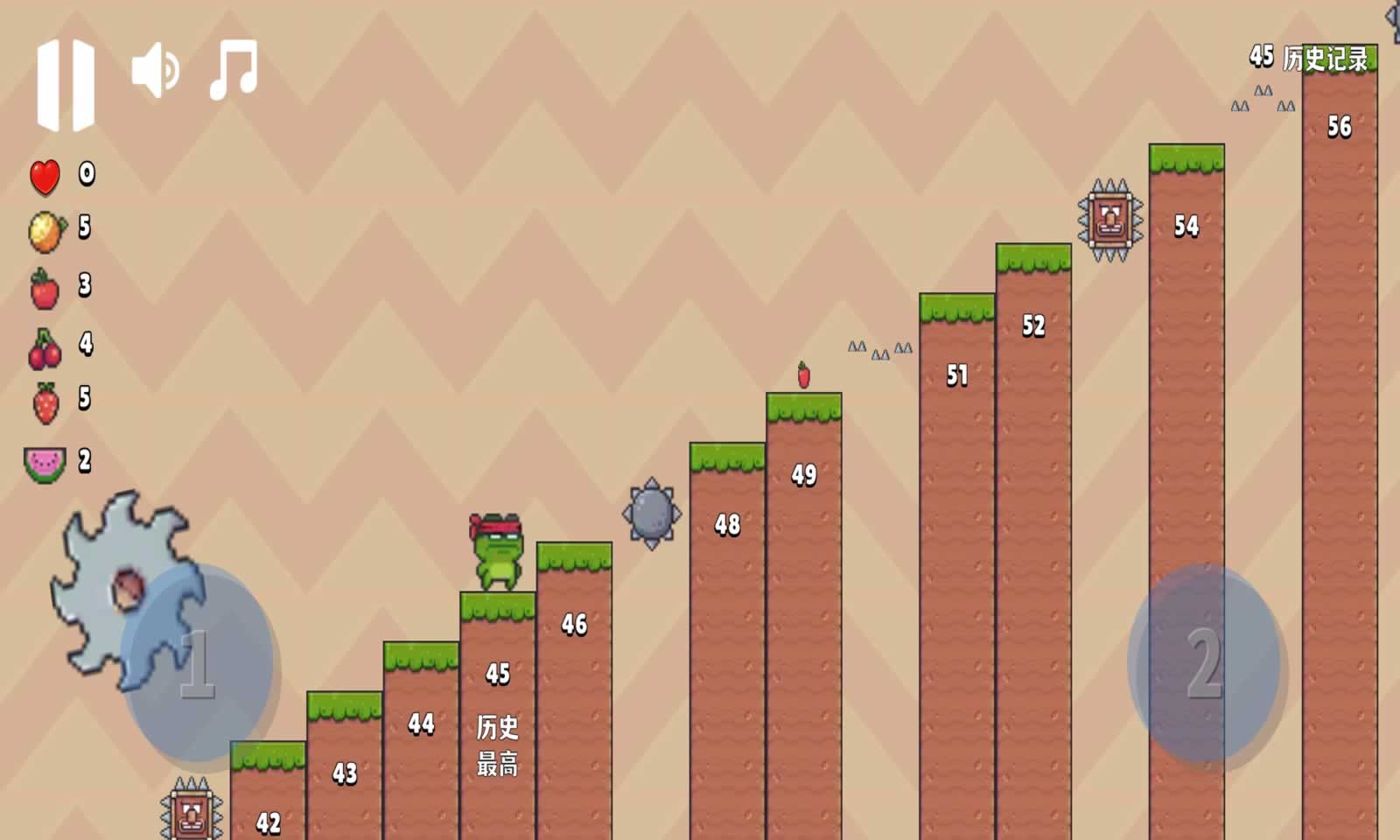Screen dimensions: 1400x840
Task: Tap the round jump button labeled 1
Action: pyautogui.click(x=199, y=662)
